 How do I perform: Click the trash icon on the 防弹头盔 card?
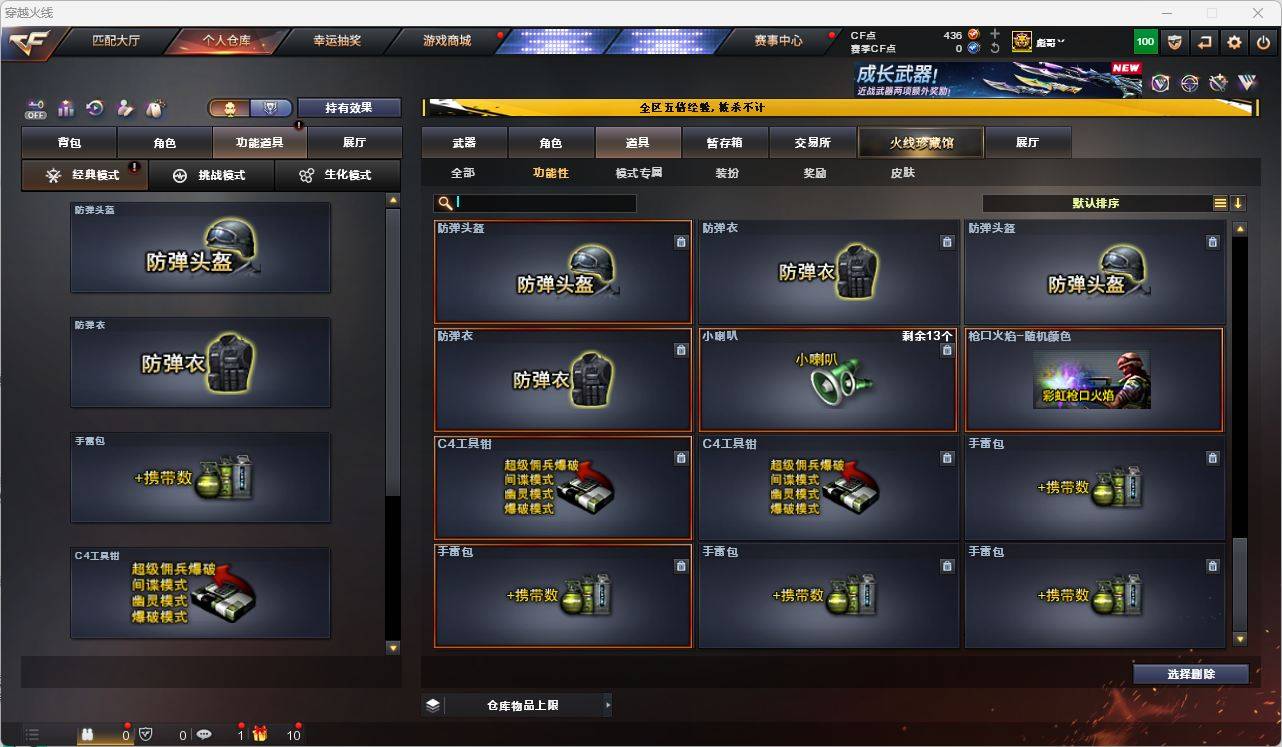point(681,242)
